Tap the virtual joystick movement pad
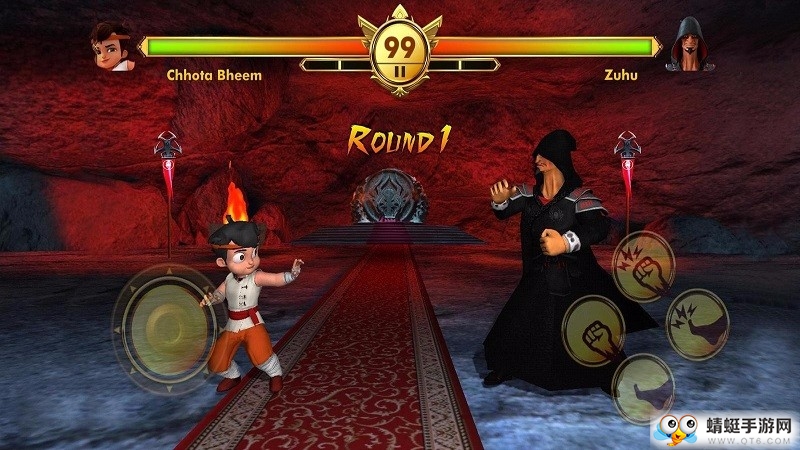 tap(161, 318)
